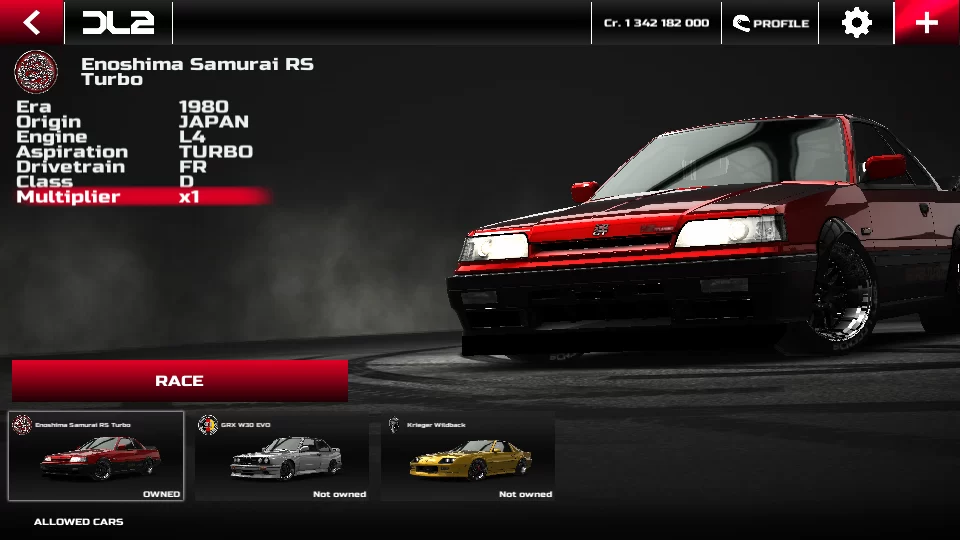Choose the GRX W30 EVO car tile
This screenshot has height=540, width=960.
point(282,456)
